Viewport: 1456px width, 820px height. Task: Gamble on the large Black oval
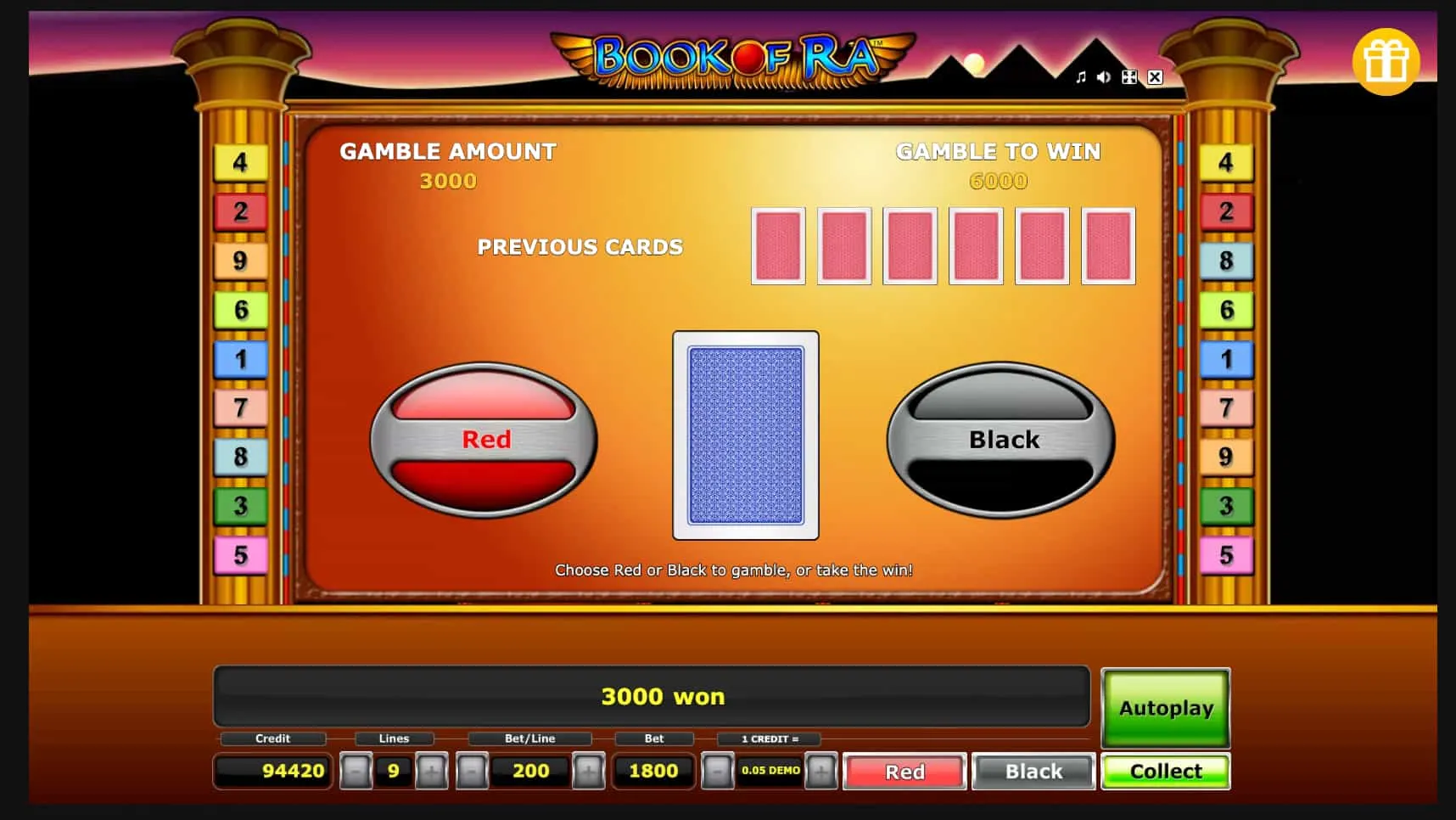1003,440
